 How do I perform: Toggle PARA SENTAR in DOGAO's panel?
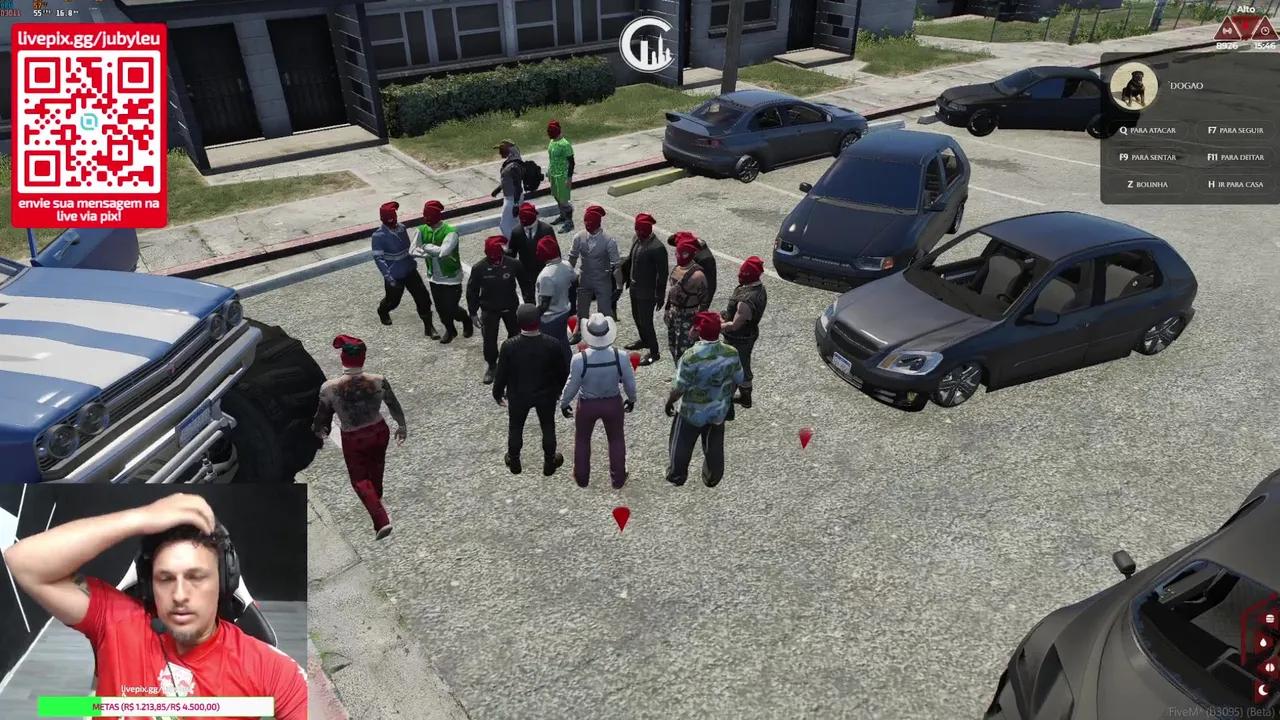pyautogui.click(x=1148, y=157)
